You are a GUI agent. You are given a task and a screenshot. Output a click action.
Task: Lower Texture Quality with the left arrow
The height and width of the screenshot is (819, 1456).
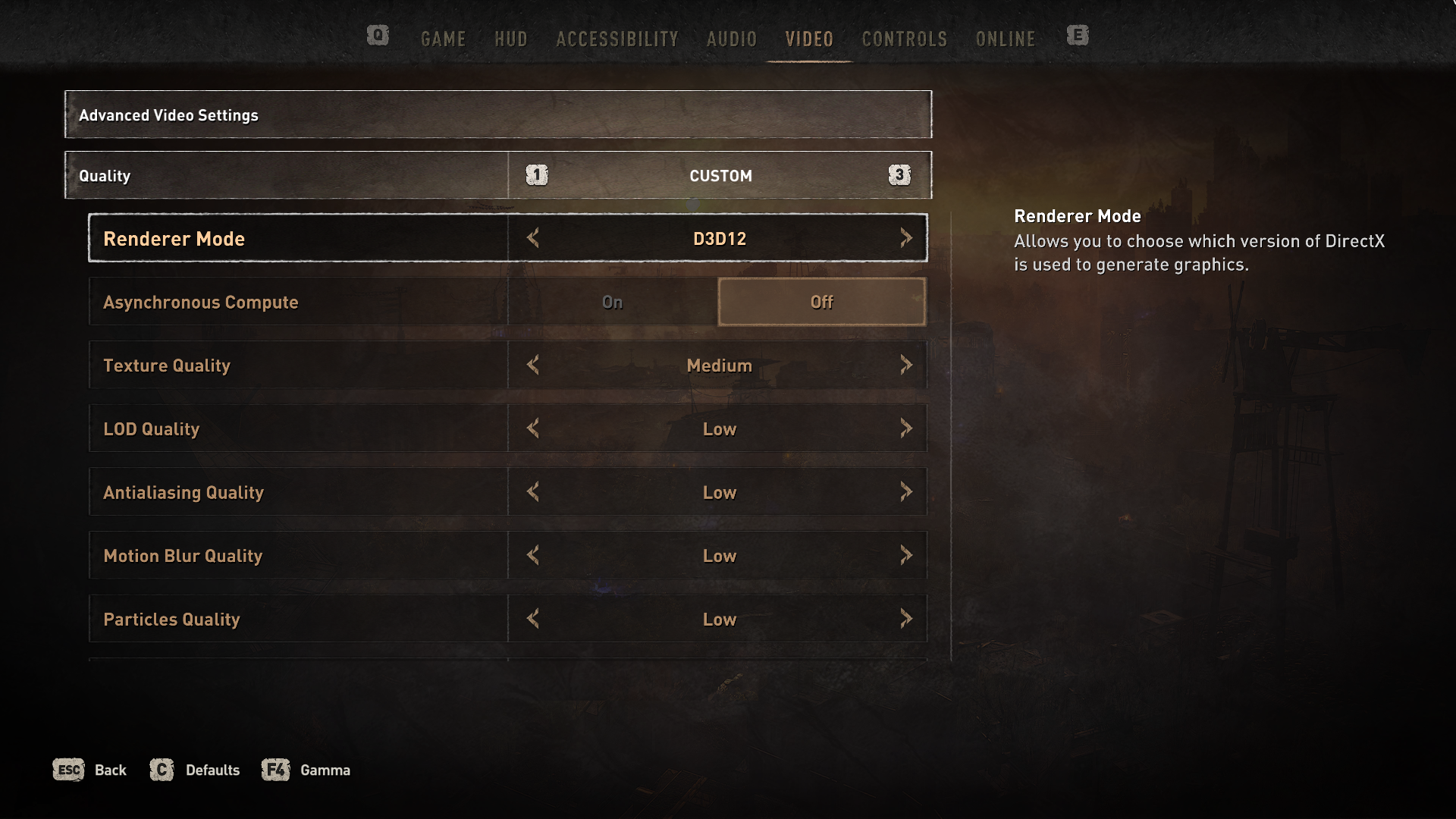pyautogui.click(x=533, y=365)
